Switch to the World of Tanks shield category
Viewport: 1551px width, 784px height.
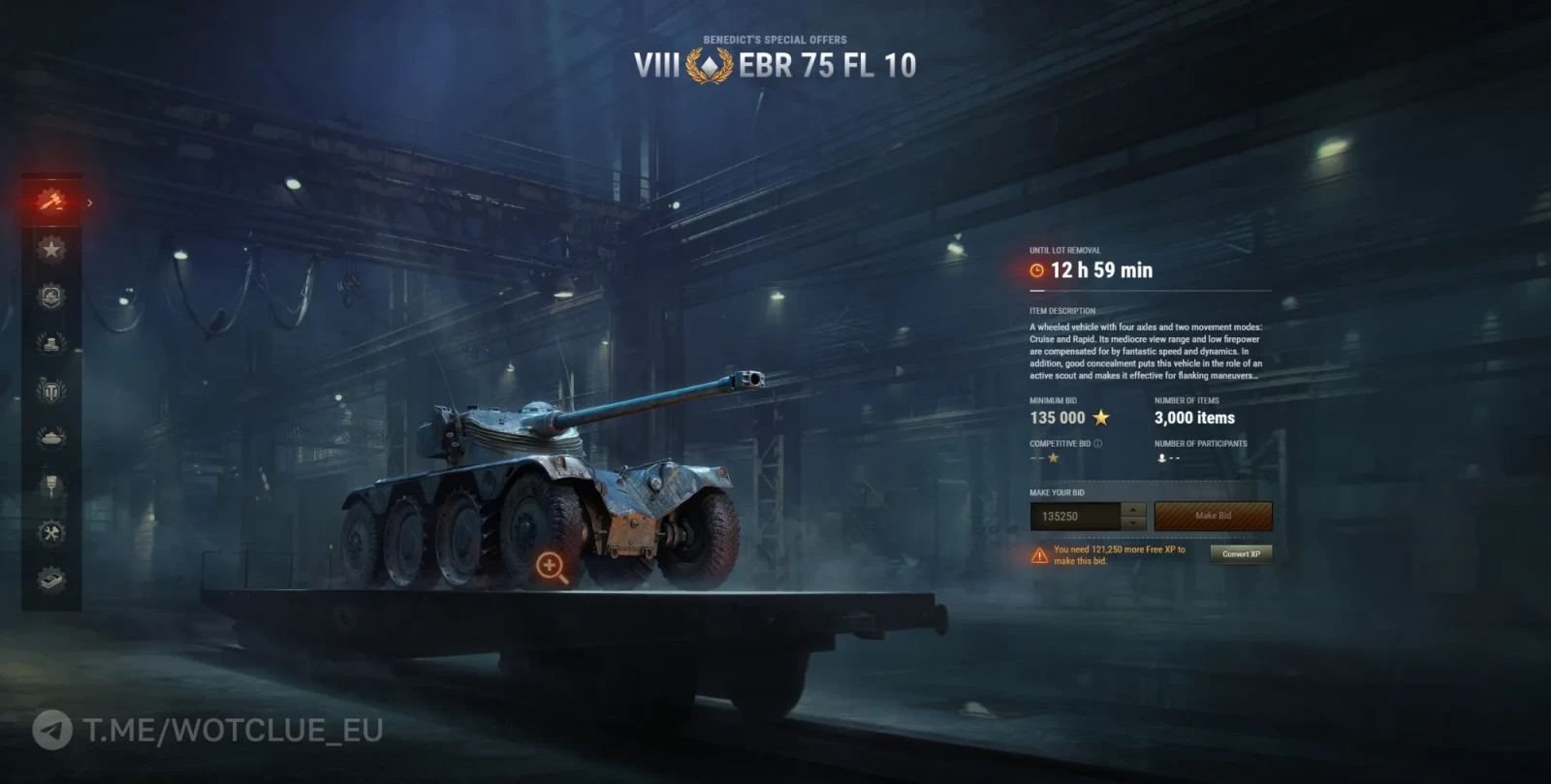pyautogui.click(x=51, y=391)
